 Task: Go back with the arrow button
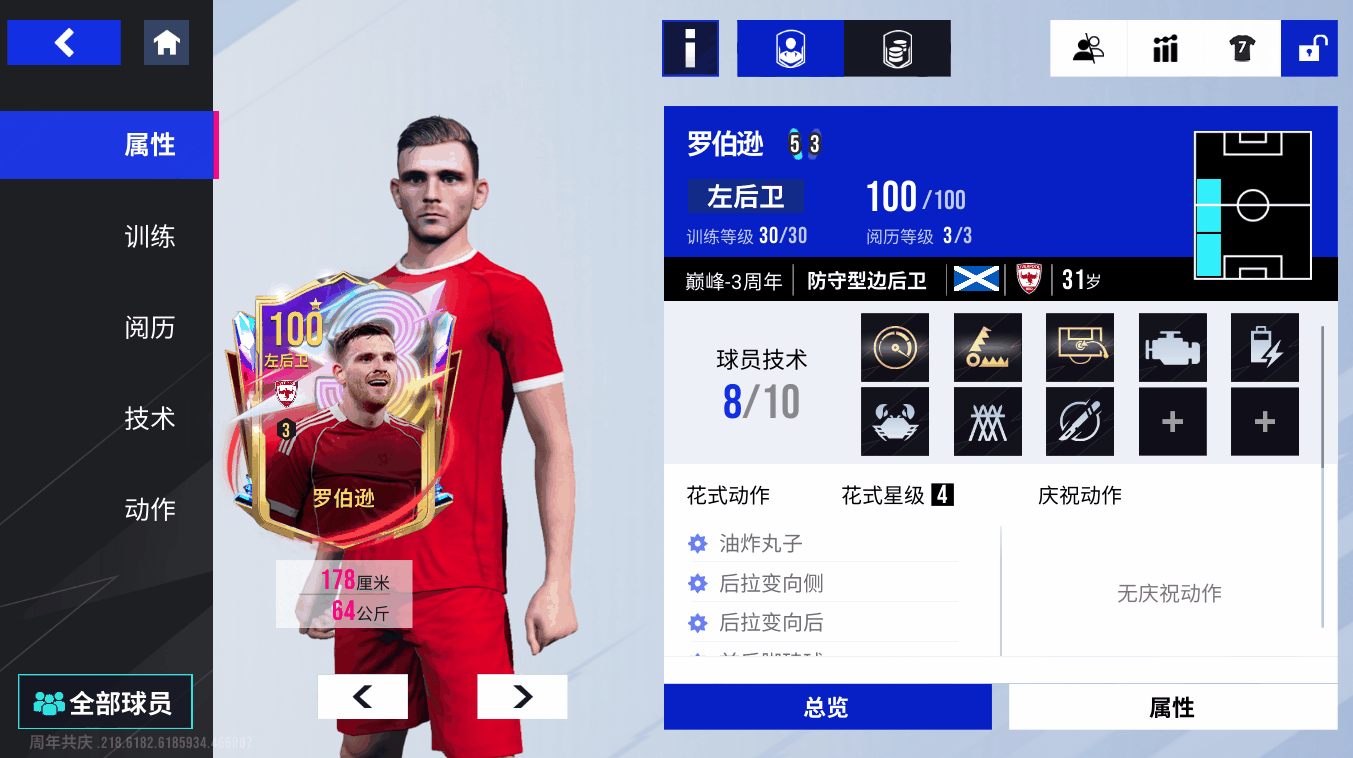tap(64, 43)
